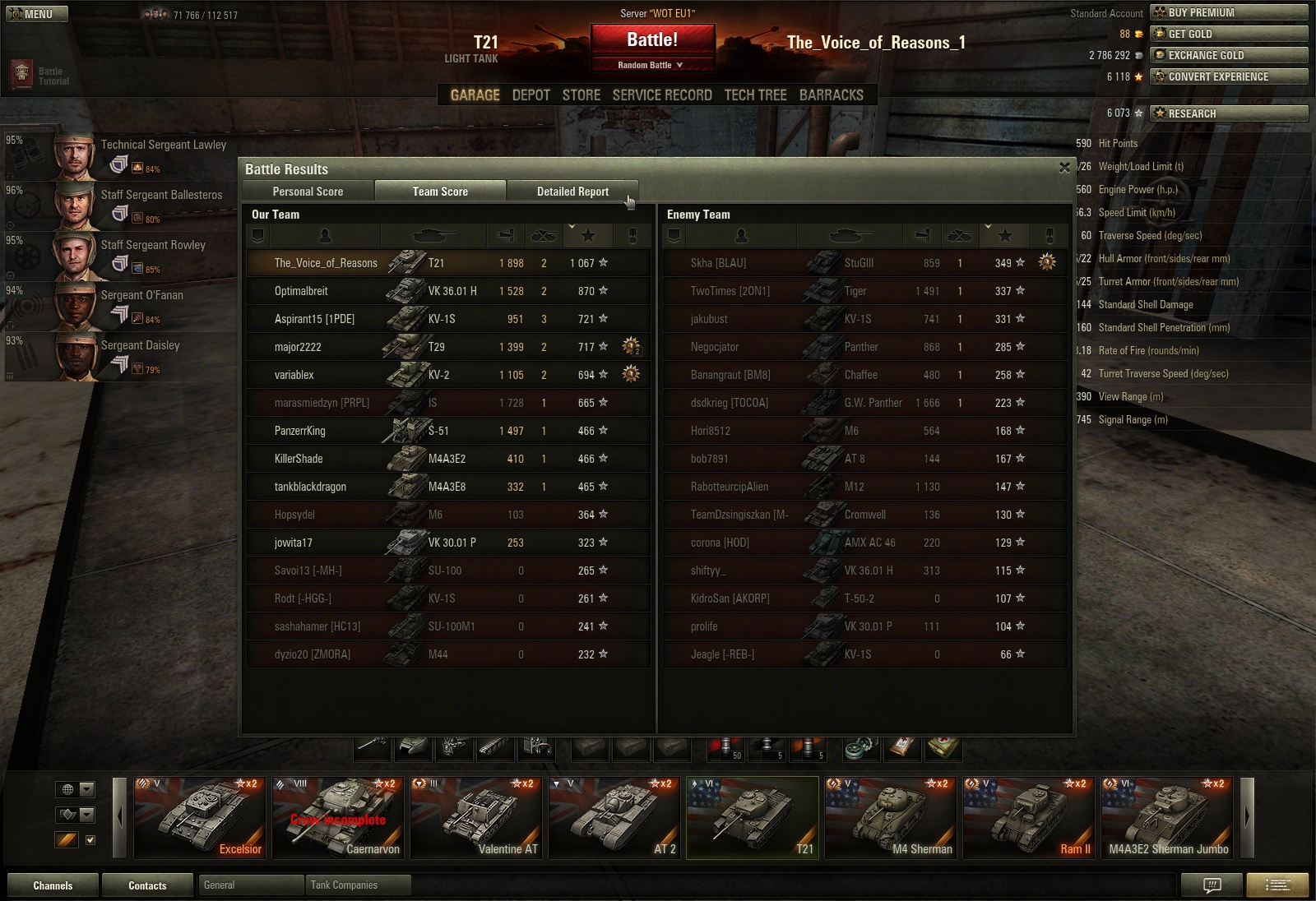1316x901 pixels.
Task: Choose Convert Experience
Action: click(1229, 76)
